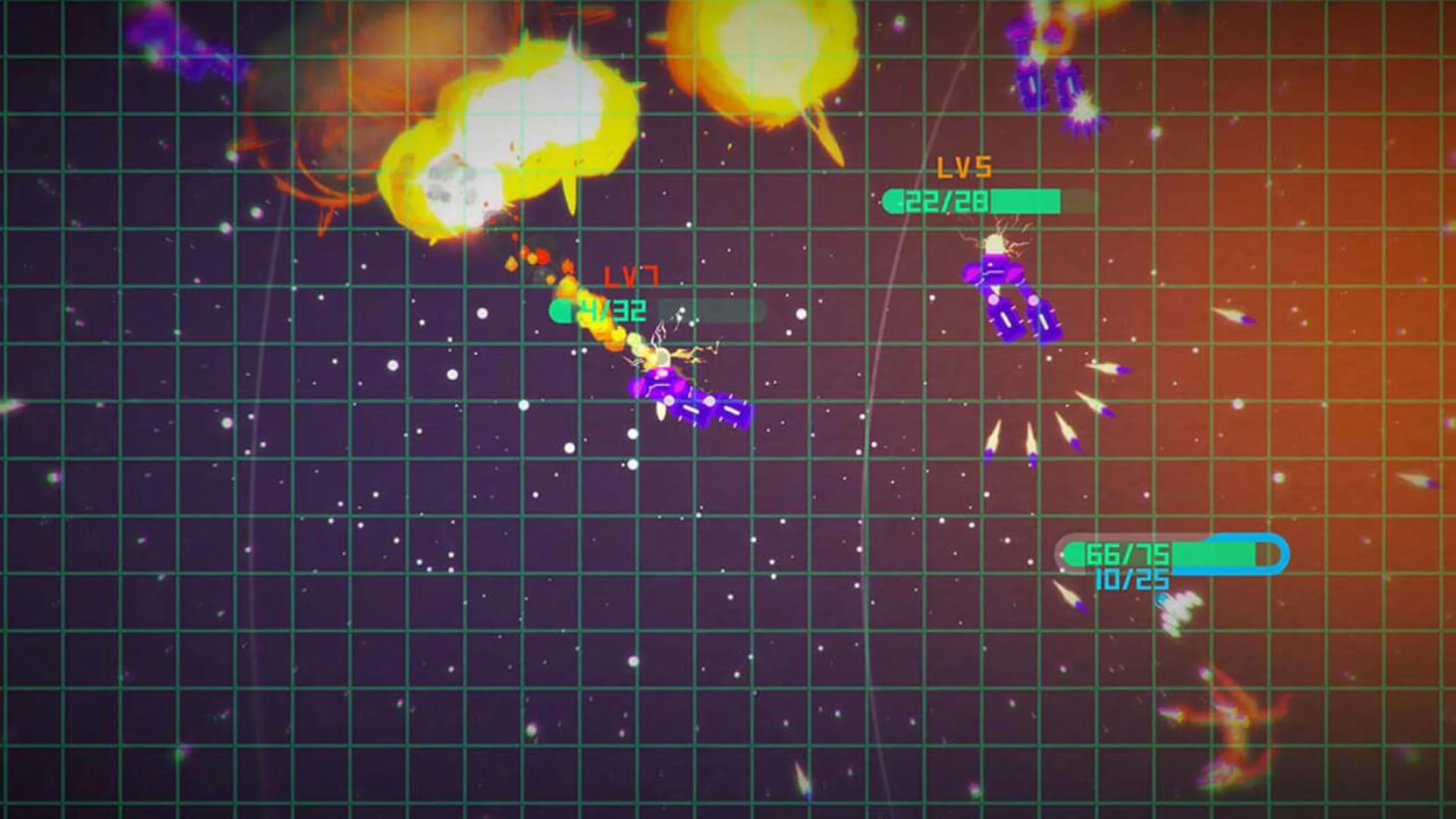The image size is (1456, 819).
Task: Select the red LV7 label
Action: 630,275
